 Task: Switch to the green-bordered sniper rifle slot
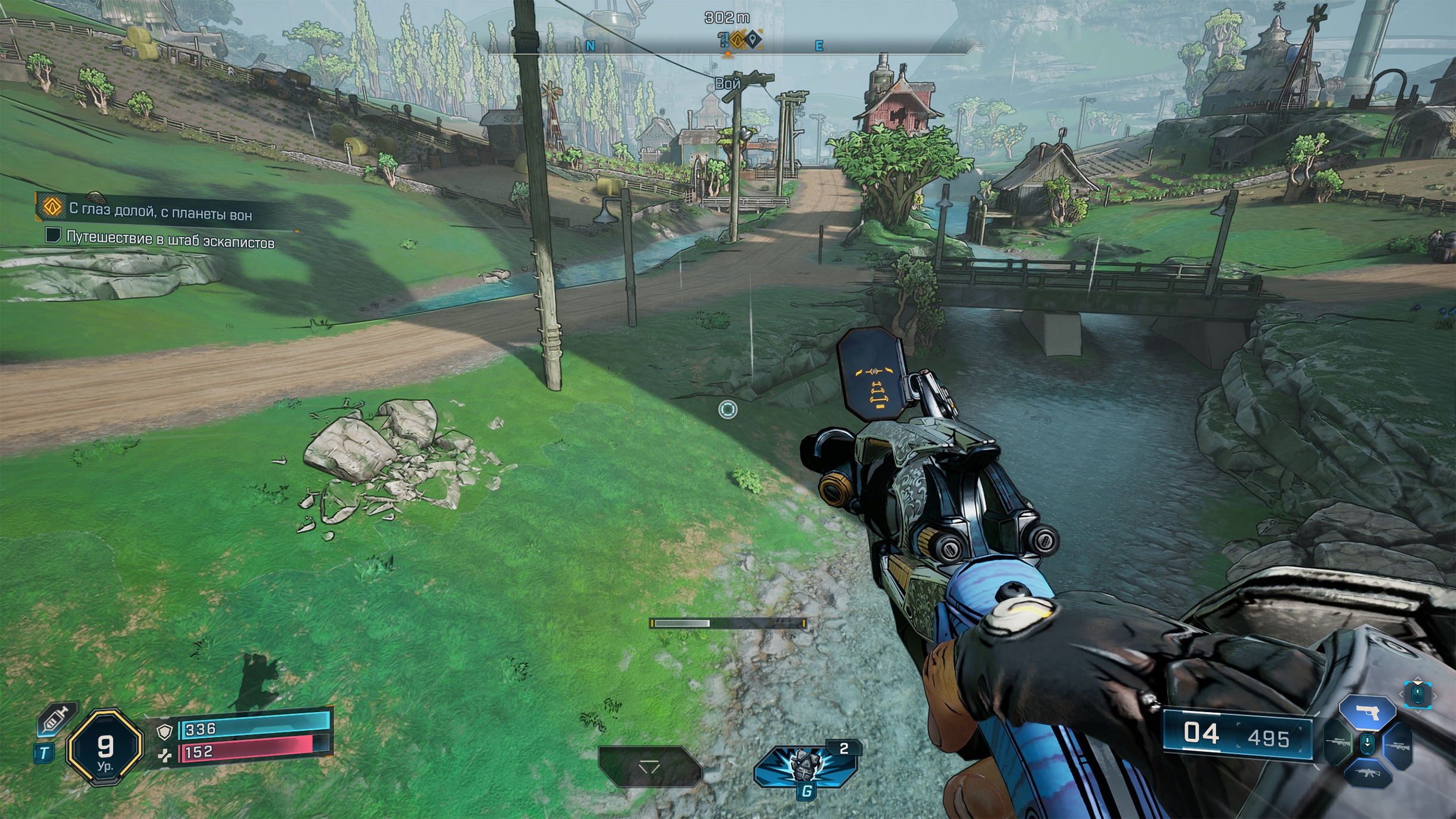(1338, 743)
